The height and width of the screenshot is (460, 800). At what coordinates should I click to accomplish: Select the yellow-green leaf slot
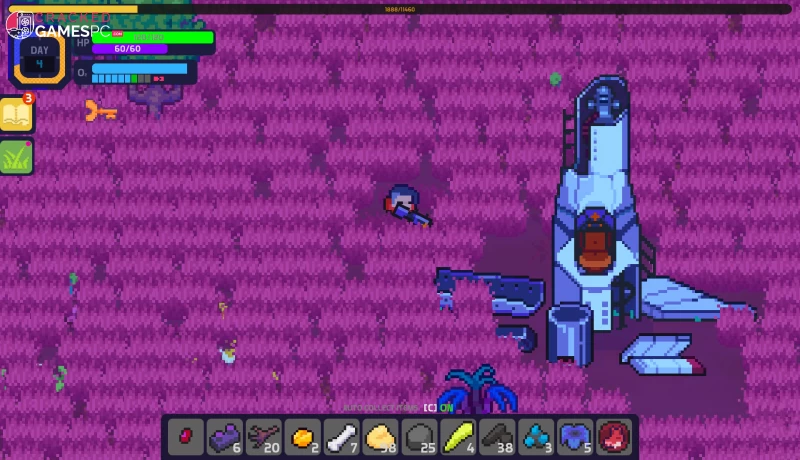coord(458,436)
